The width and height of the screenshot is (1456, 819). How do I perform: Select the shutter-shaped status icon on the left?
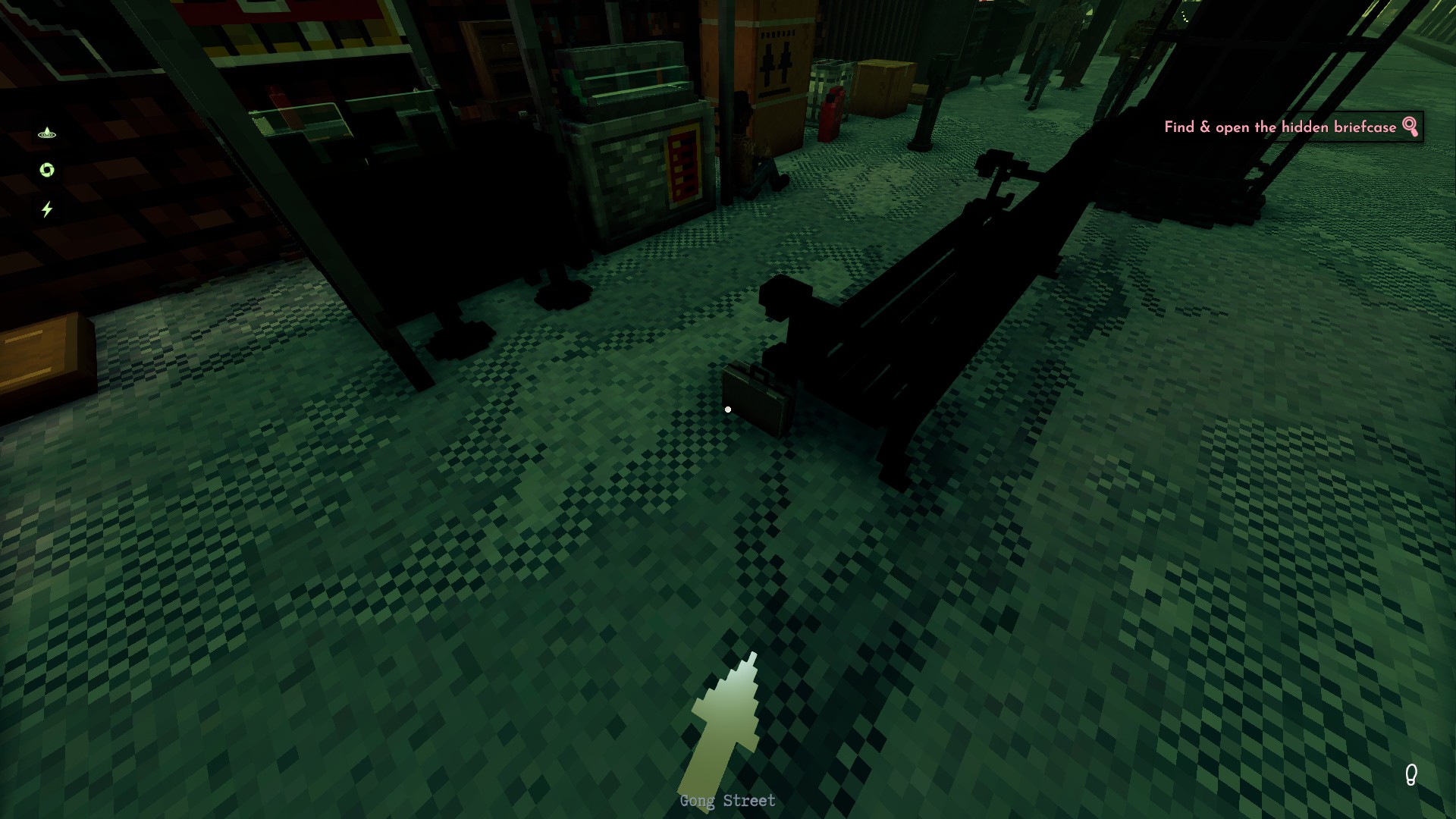tap(46, 170)
